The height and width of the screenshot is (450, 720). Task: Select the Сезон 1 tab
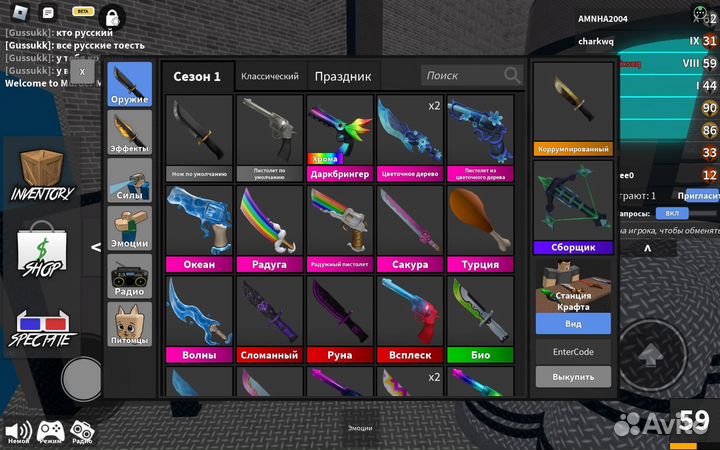click(197, 76)
